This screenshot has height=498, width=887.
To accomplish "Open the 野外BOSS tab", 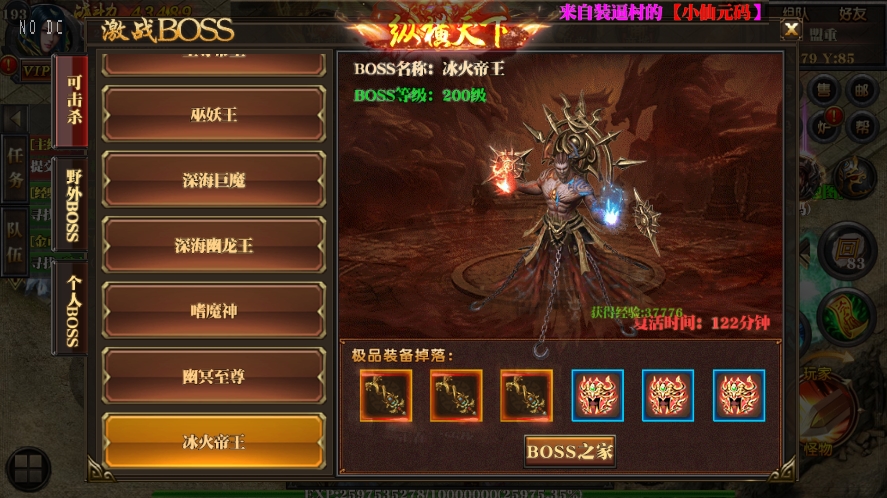I will 72,207.
